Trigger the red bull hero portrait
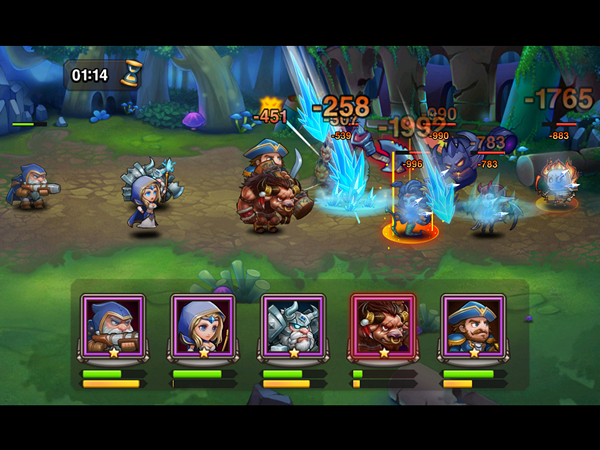Image resolution: width=600 pixels, height=450 pixels. 383,325
